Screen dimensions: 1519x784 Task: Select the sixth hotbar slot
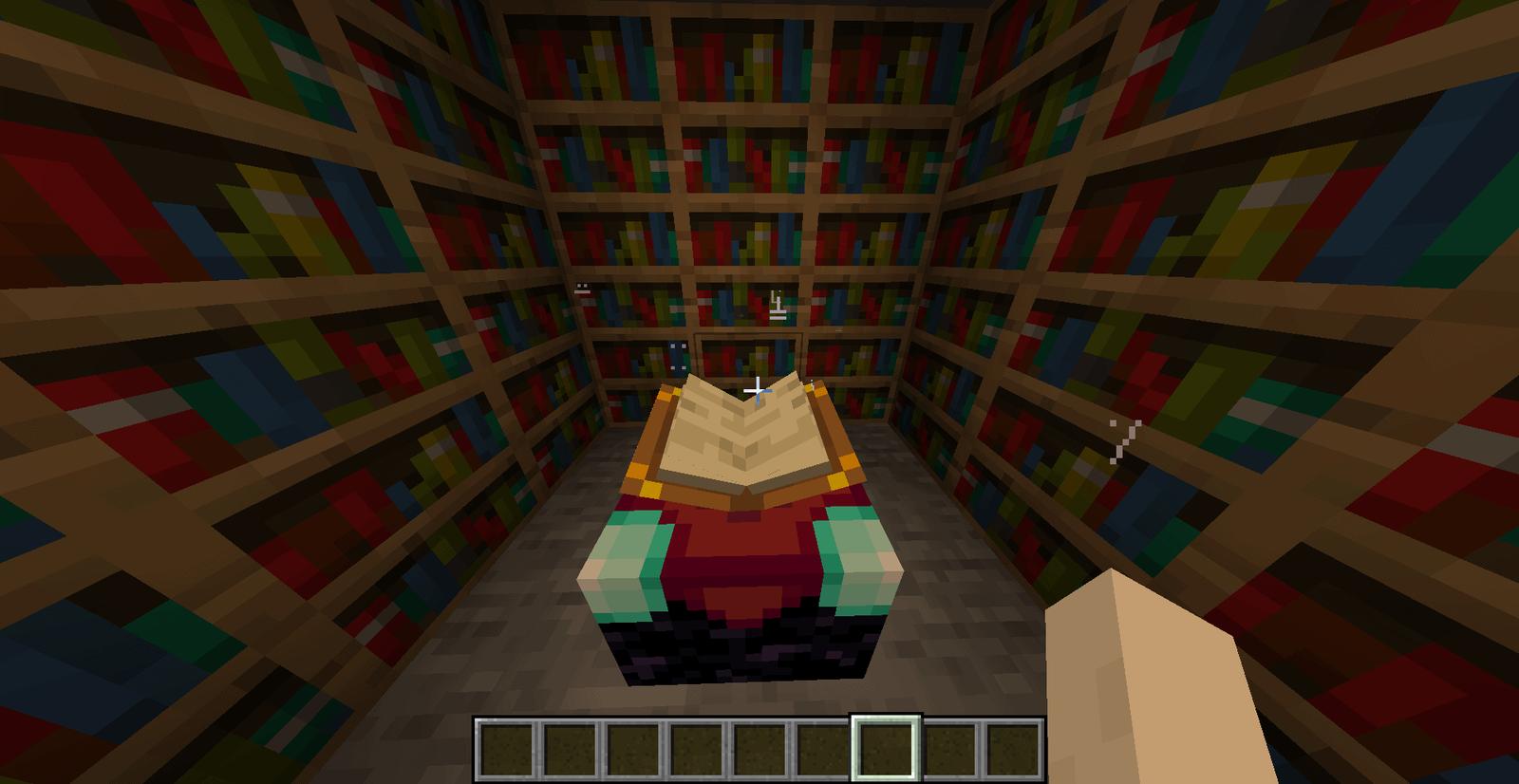823,746
